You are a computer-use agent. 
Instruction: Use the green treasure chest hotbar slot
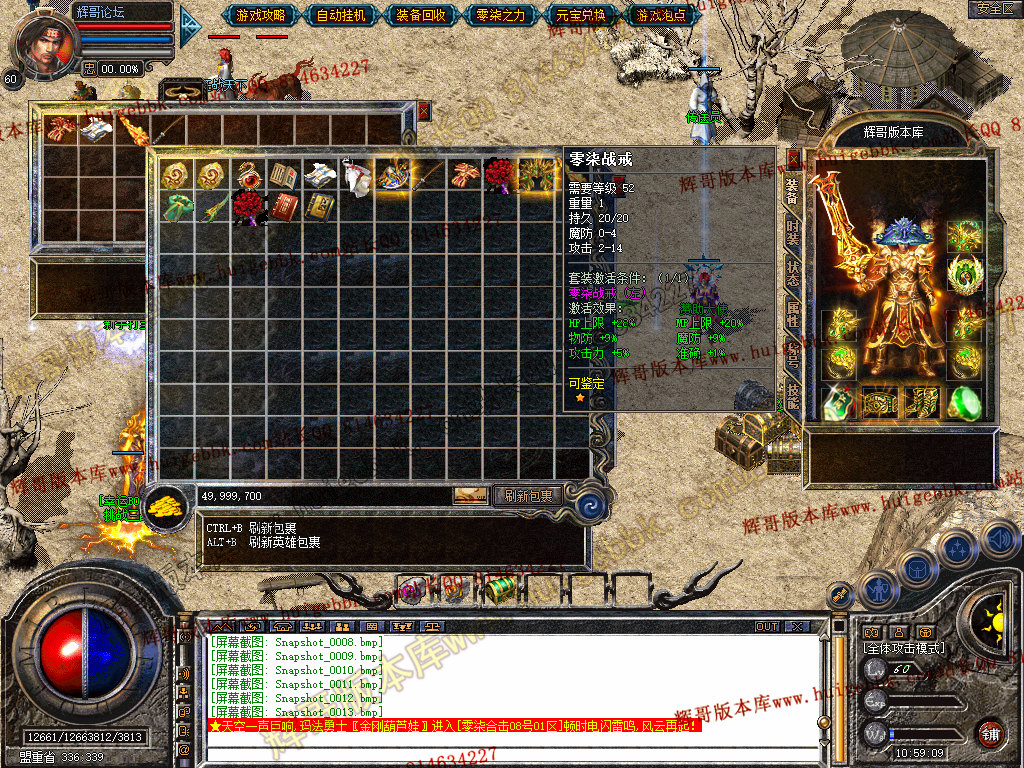(x=500, y=588)
